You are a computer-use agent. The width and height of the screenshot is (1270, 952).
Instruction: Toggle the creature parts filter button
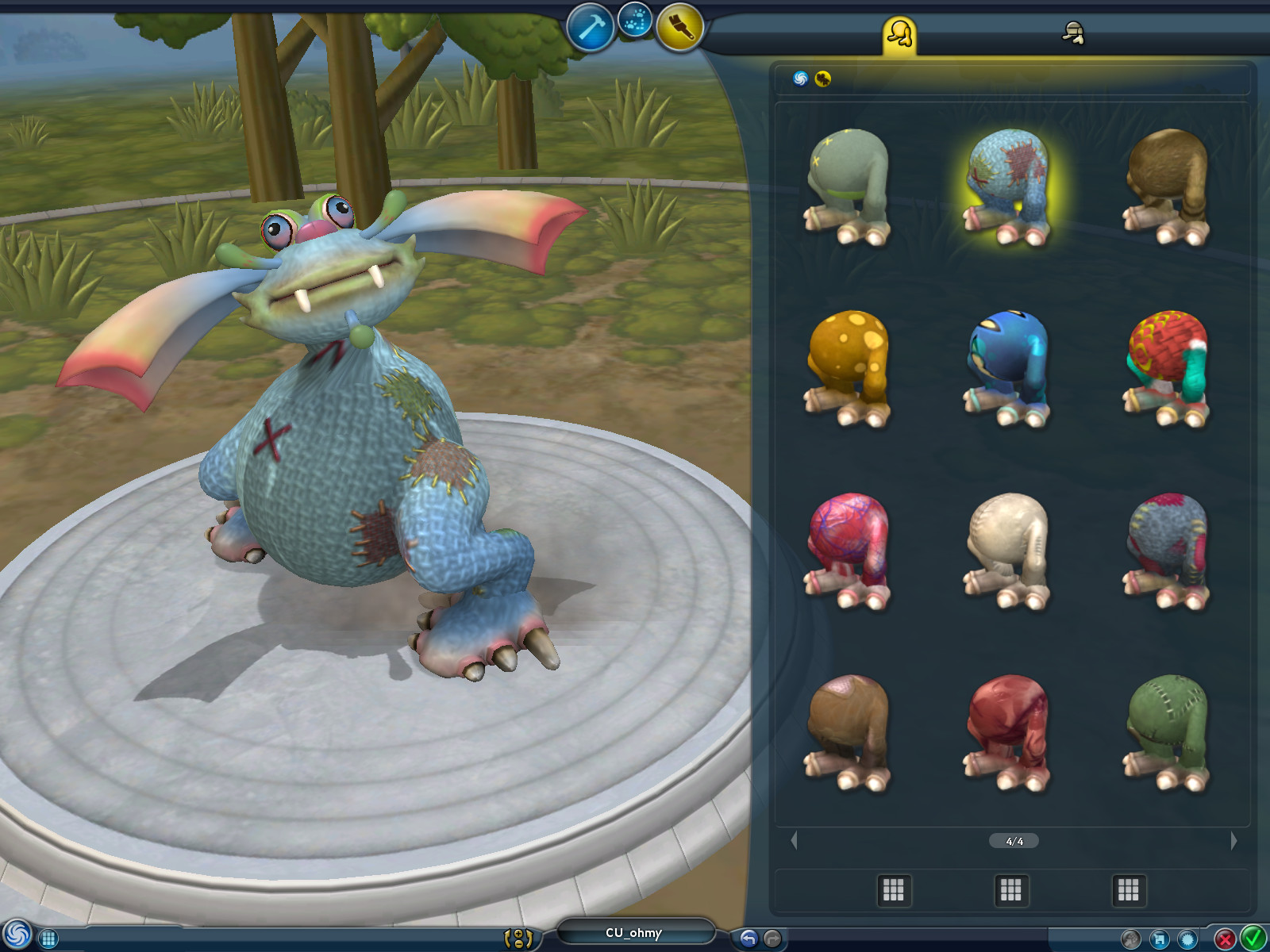(x=823, y=79)
